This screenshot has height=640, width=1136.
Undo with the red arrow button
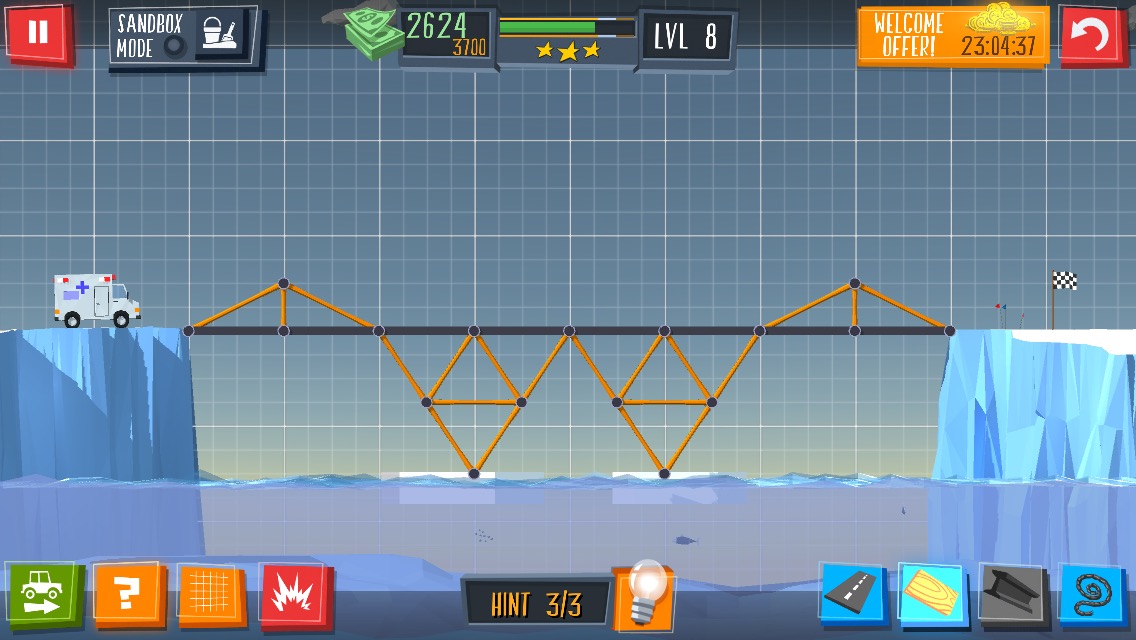[1091, 36]
